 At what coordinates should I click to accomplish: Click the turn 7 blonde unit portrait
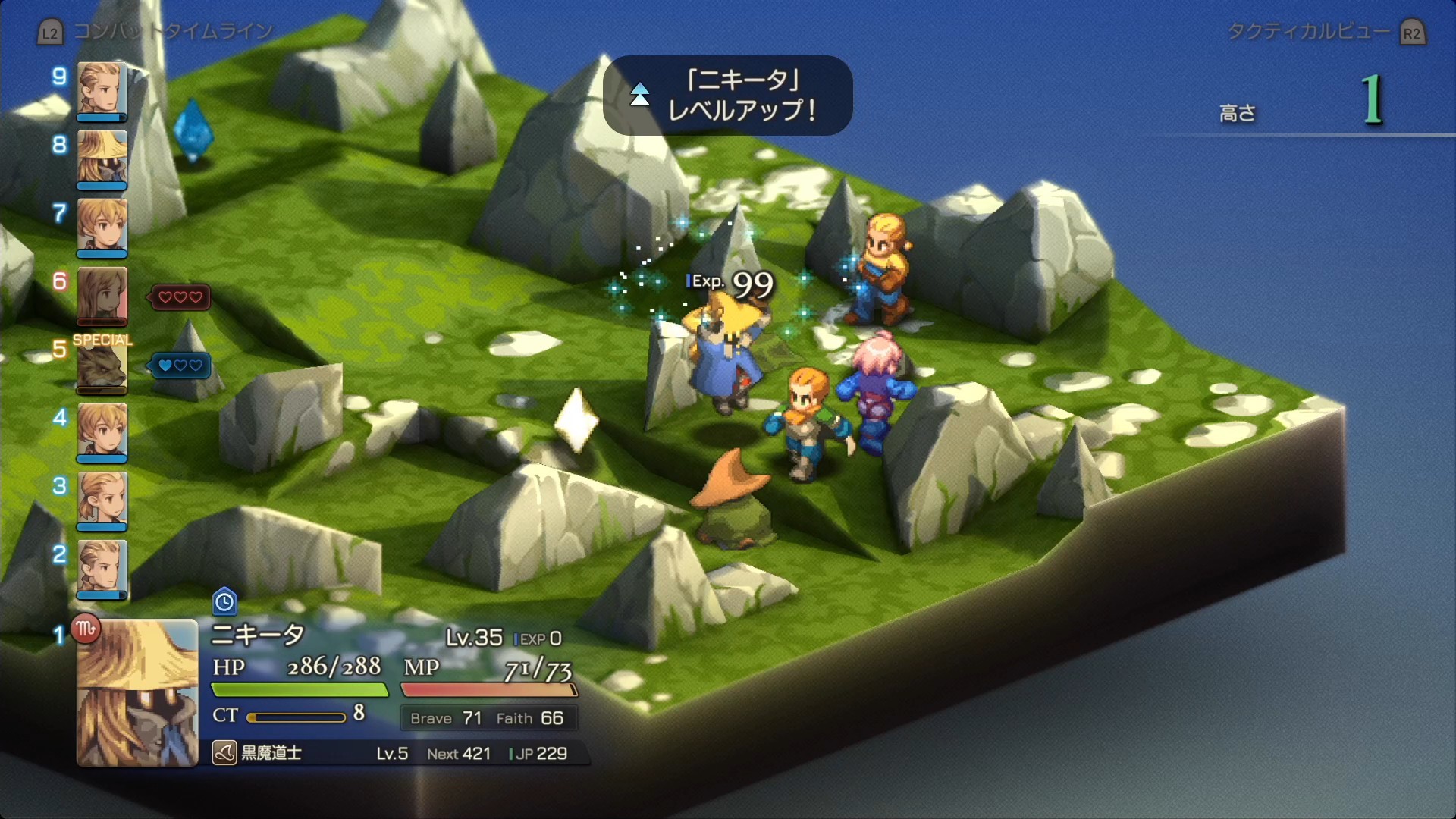[x=102, y=226]
